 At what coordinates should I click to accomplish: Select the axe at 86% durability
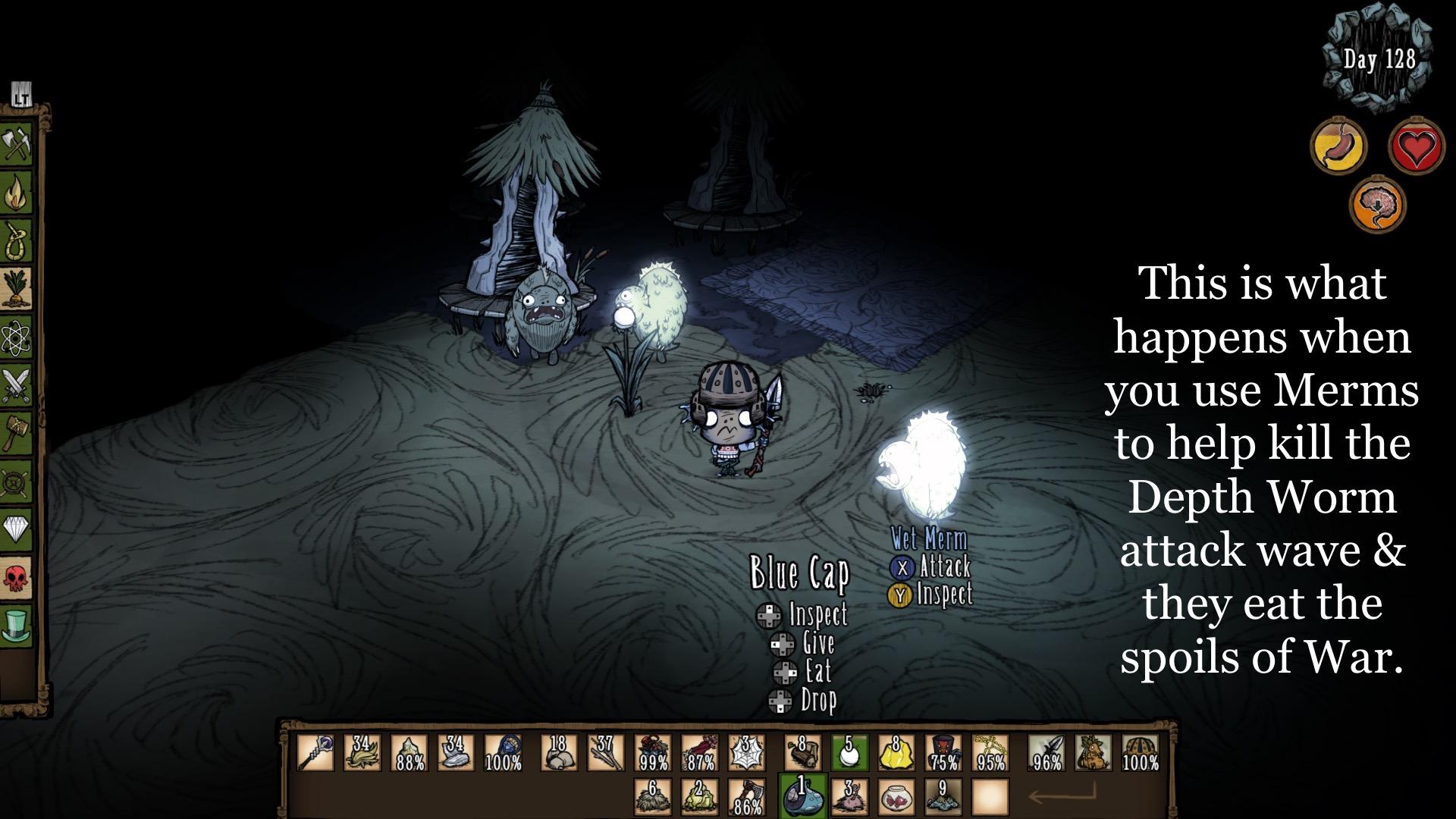click(x=747, y=796)
